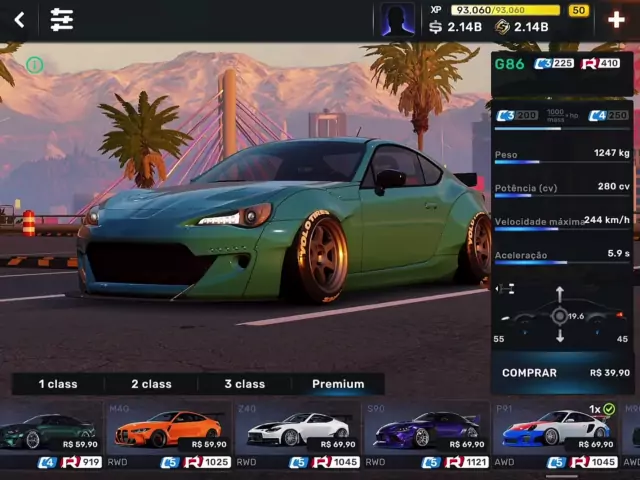Select the purple S90 car
This screenshot has height=480, width=640.
[426, 431]
